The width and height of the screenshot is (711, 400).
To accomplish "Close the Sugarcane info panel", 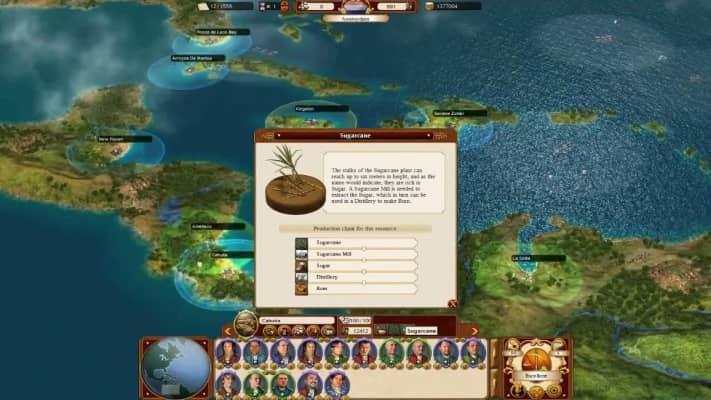I will 452,303.
